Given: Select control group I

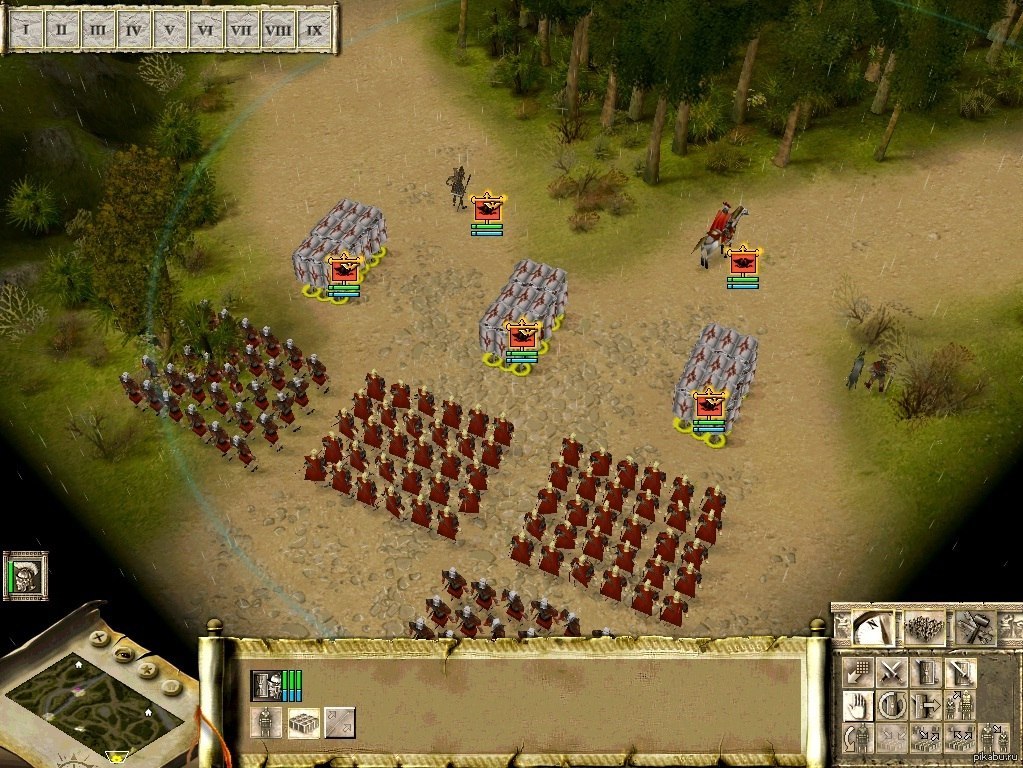Looking at the screenshot, I should coord(26,29).
